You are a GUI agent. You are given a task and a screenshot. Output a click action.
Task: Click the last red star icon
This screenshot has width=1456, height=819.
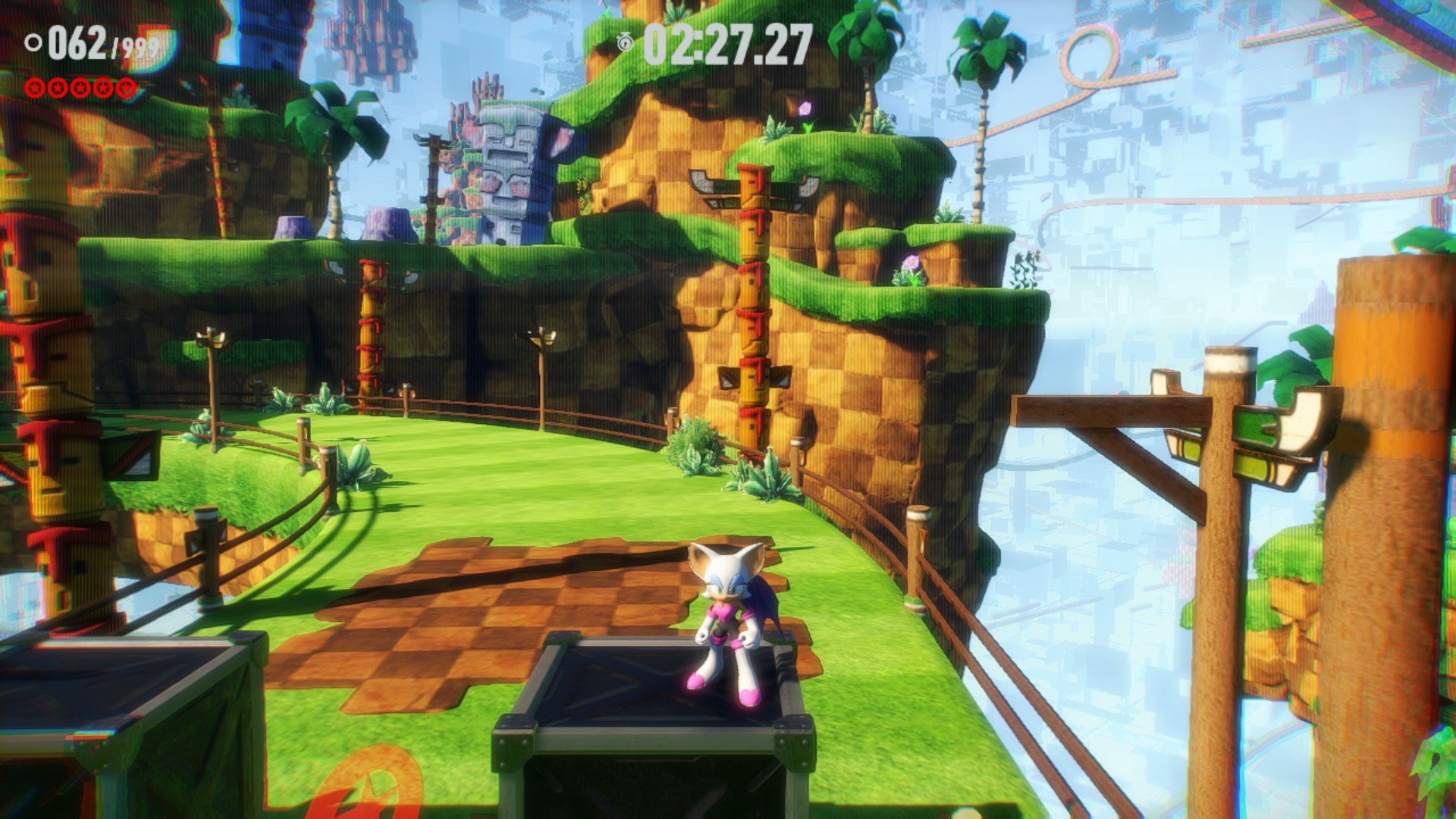tap(127, 86)
